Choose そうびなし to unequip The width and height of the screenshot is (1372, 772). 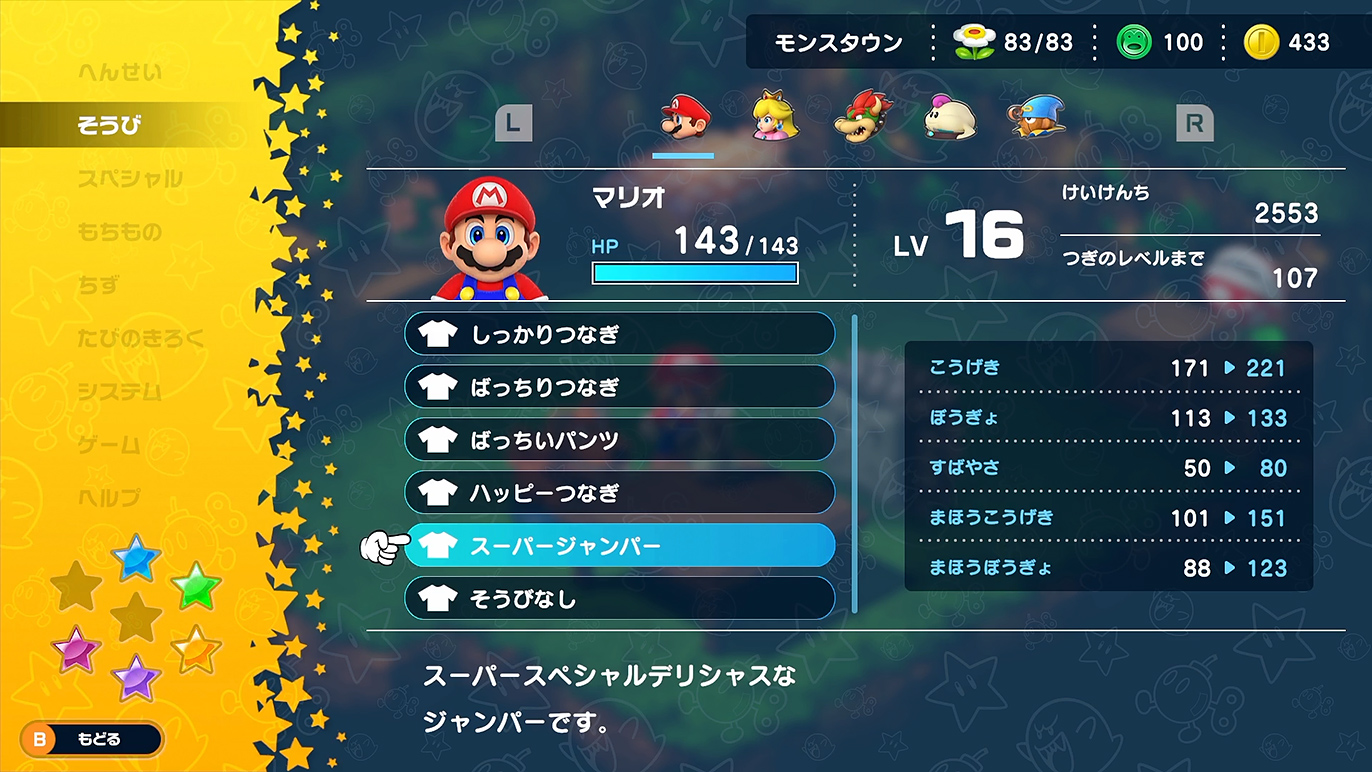620,597
